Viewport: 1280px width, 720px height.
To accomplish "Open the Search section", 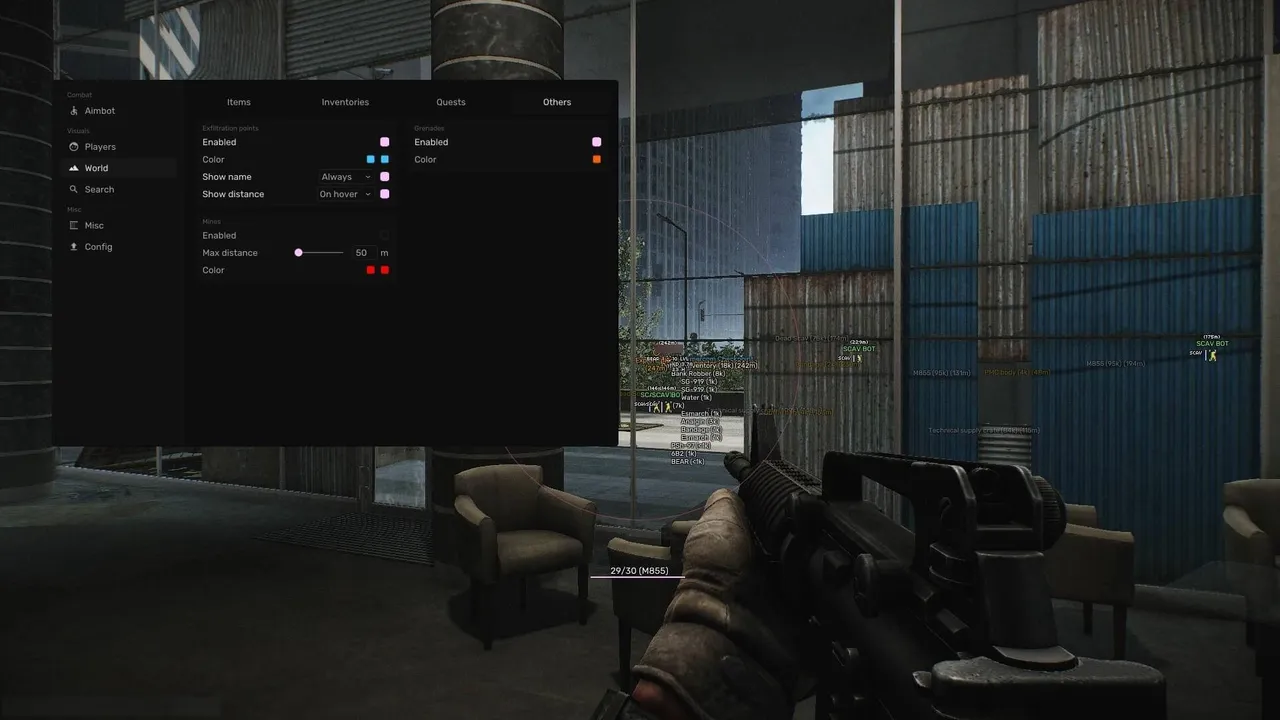I will (x=99, y=189).
